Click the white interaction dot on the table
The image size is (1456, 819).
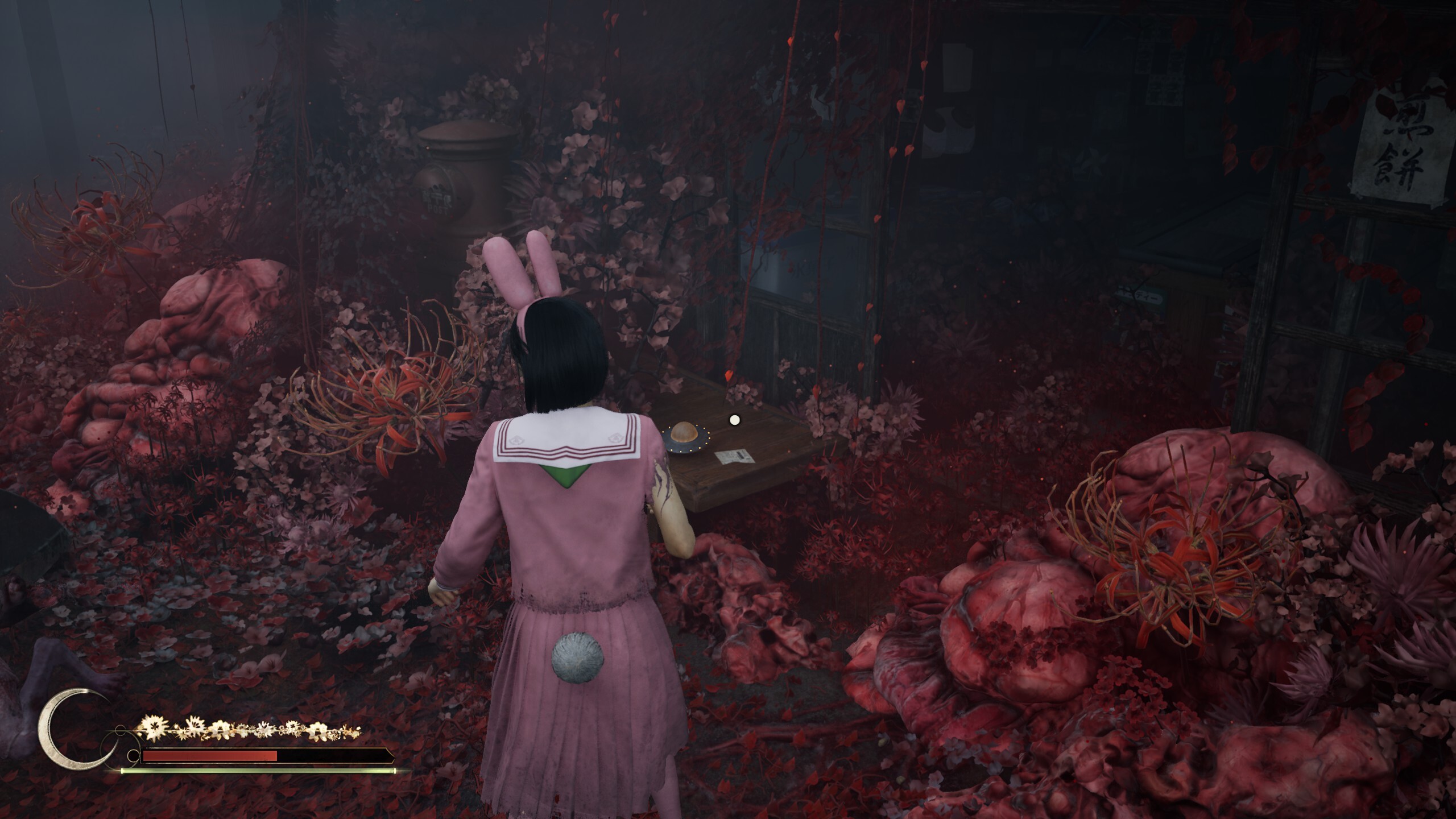pos(735,420)
